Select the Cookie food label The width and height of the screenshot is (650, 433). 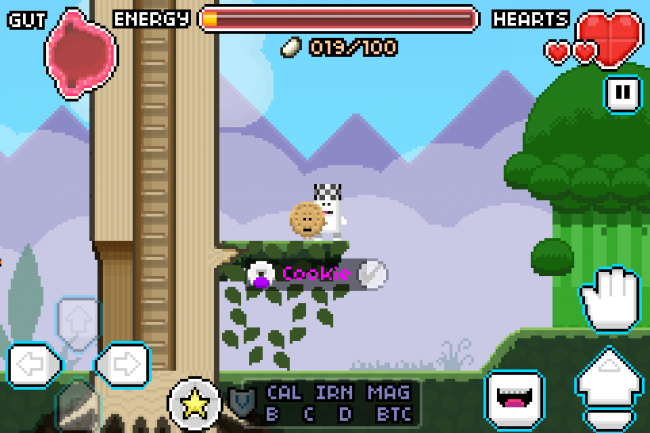(315, 274)
